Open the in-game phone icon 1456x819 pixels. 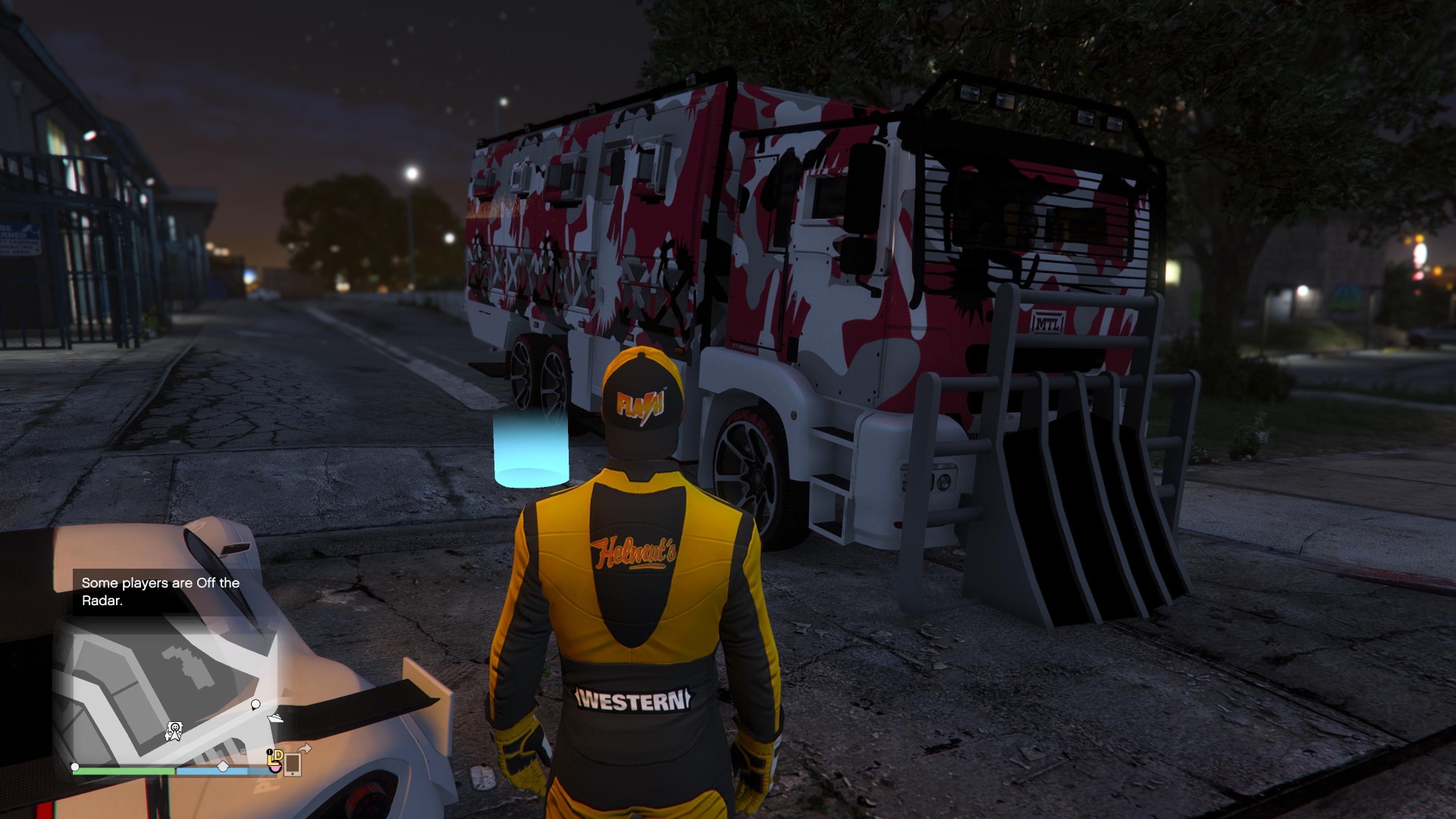[x=293, y=766]
